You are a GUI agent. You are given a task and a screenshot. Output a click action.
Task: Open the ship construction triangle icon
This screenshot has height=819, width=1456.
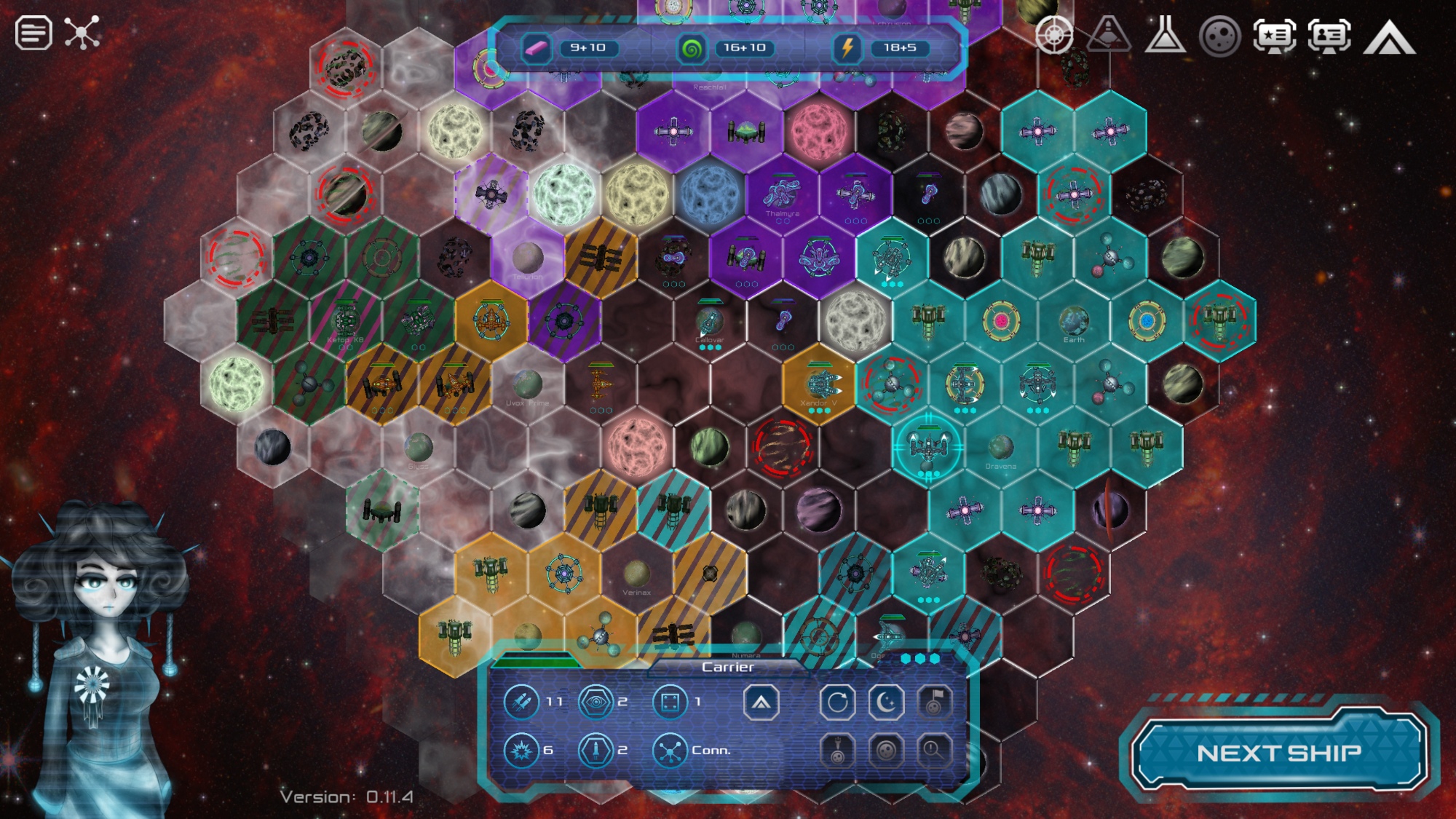click(x=1108, y=35)
